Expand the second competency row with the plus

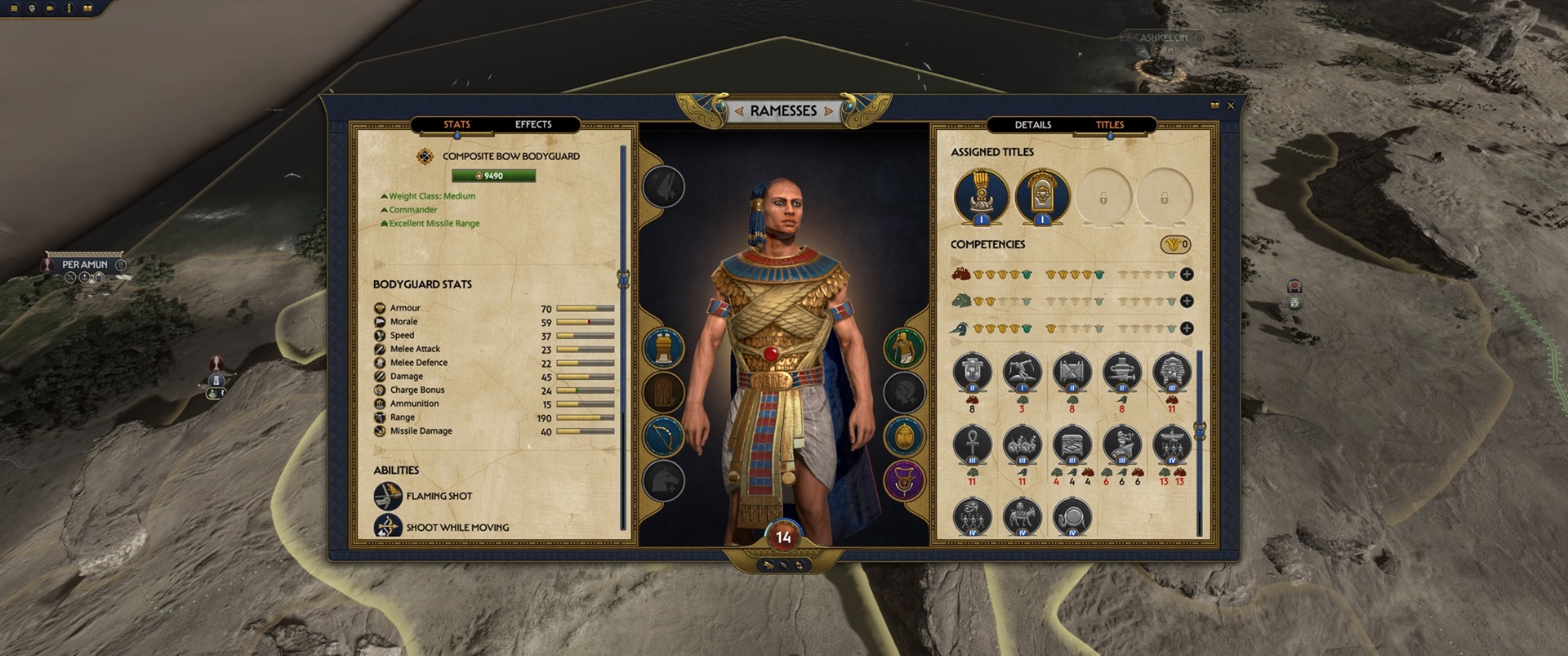point(1188,301)
